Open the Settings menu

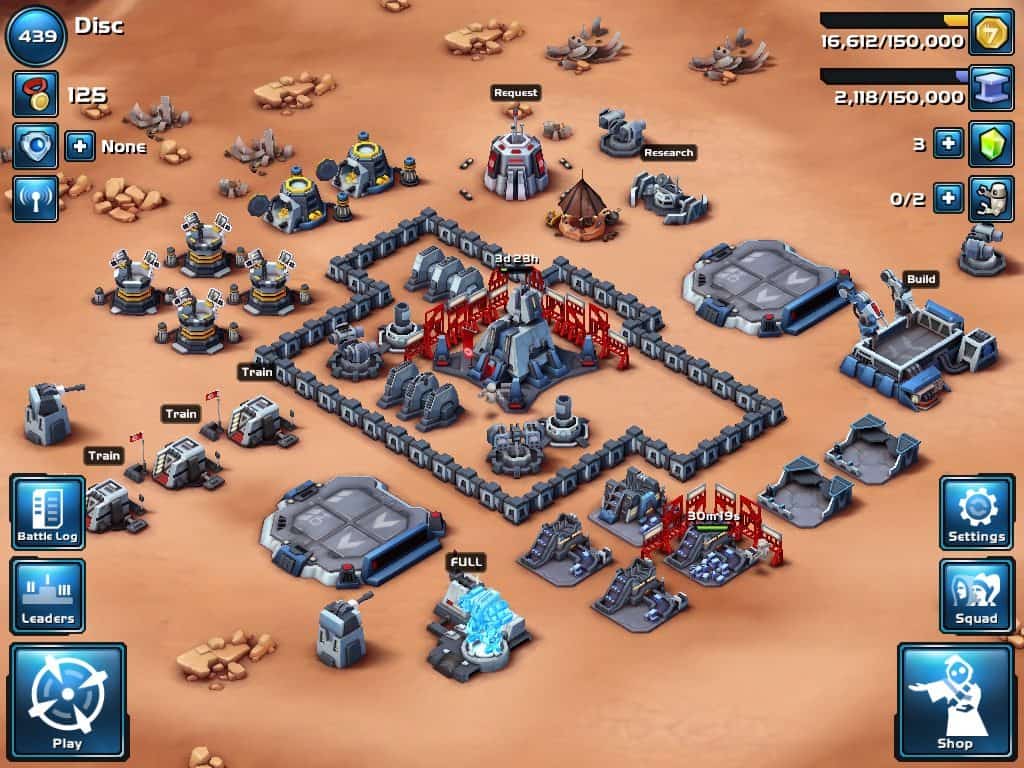976,512
